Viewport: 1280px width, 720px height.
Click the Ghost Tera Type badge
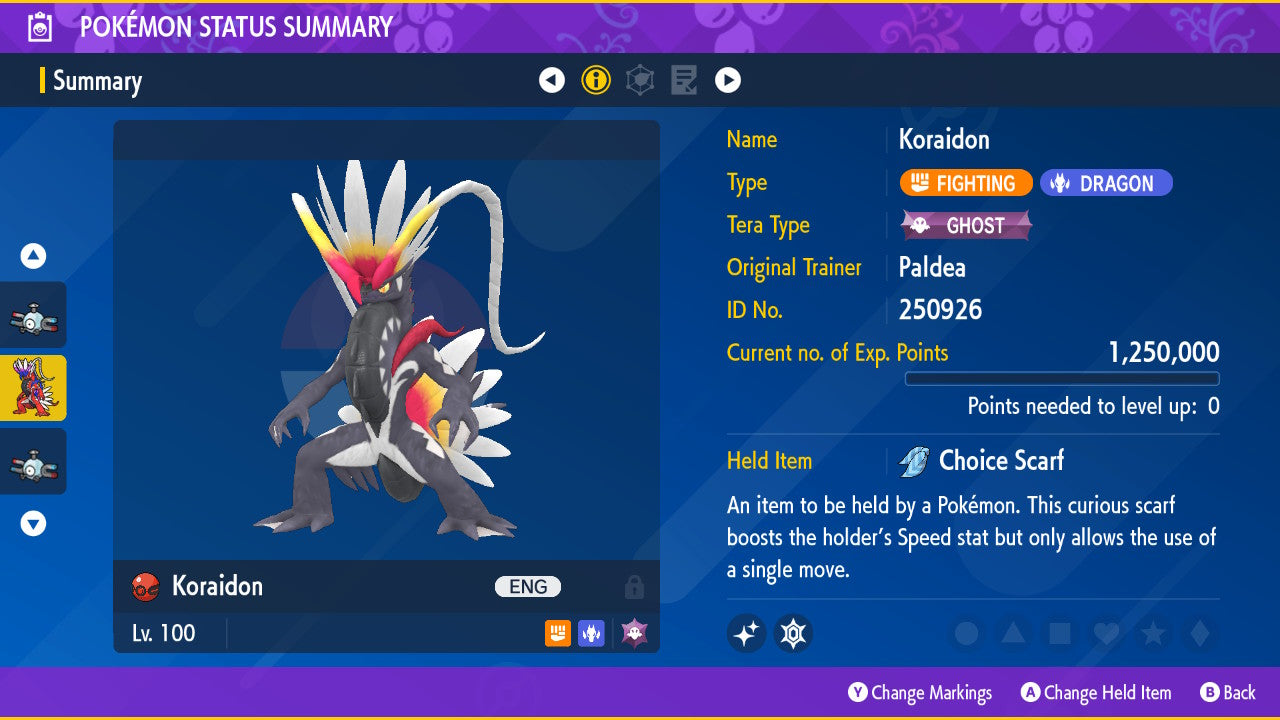click(965, 225)
